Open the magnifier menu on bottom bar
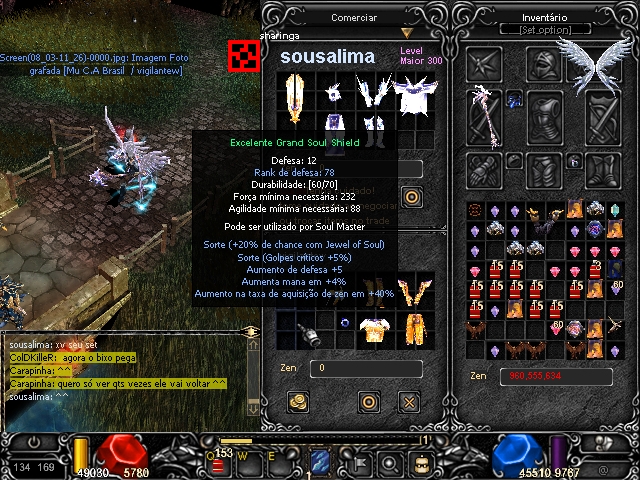640x480 pixels. (x=391, y=463)
